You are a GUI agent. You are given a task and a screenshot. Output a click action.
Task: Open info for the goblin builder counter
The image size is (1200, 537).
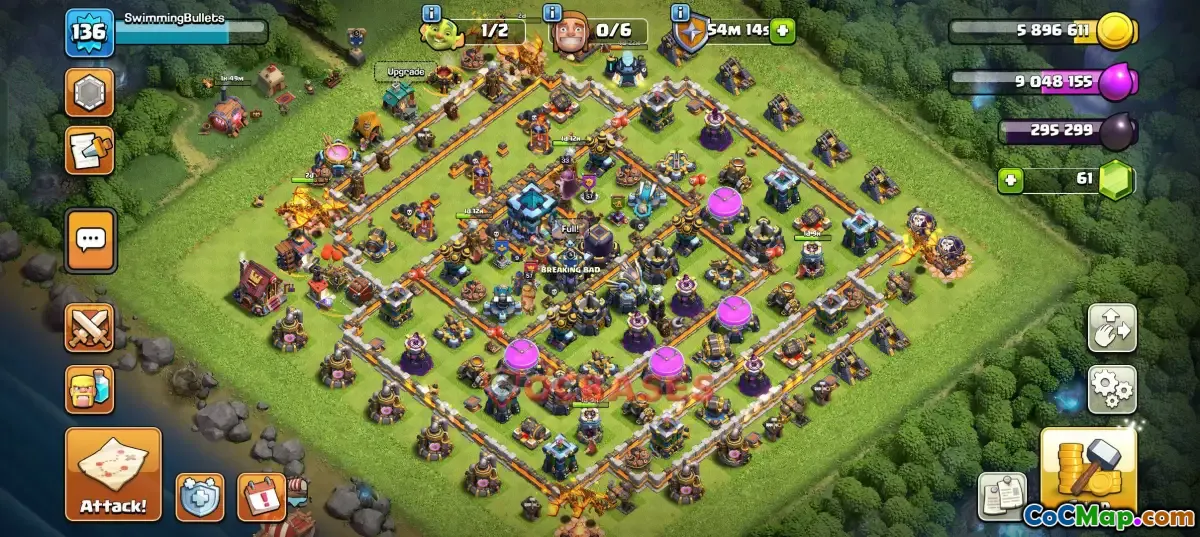(x=432, y=13)
